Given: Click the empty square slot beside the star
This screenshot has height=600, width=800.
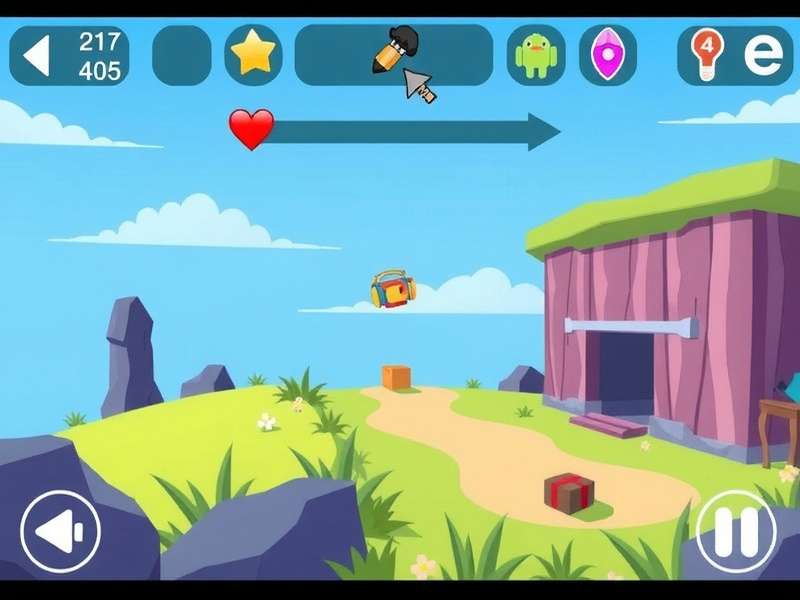Looking at the screenshot, I should (181, 55).
